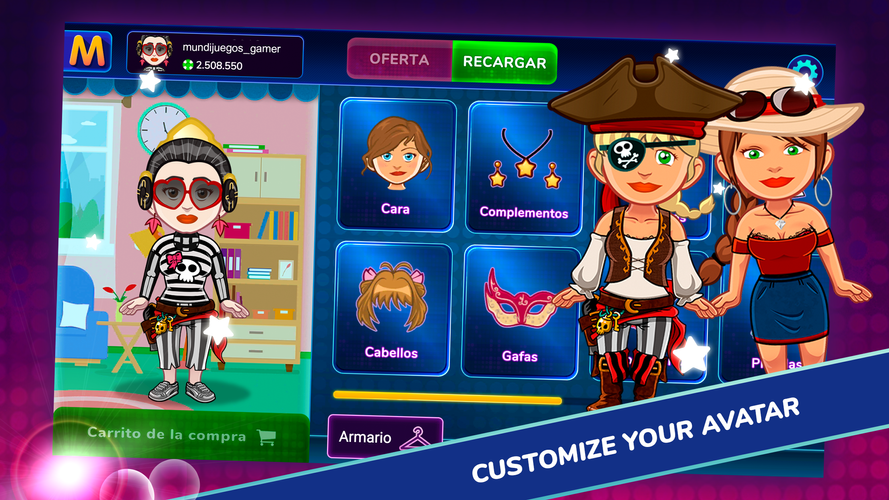The width and height of the screenshot is (889, 500).
Task: Open the OFERTA offers tab
Action: [x=399, y=60]
